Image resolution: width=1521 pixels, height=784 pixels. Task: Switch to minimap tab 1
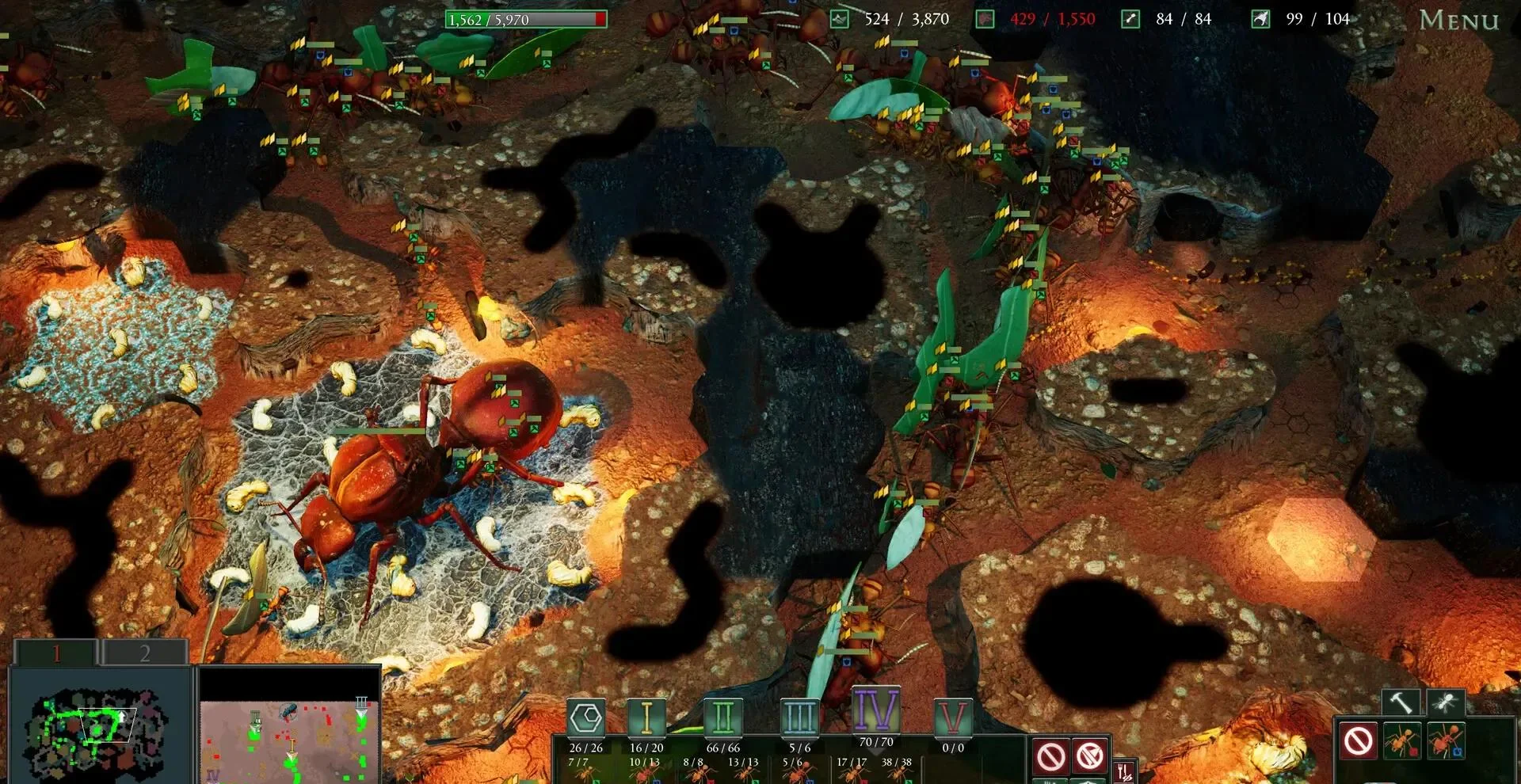56,653
